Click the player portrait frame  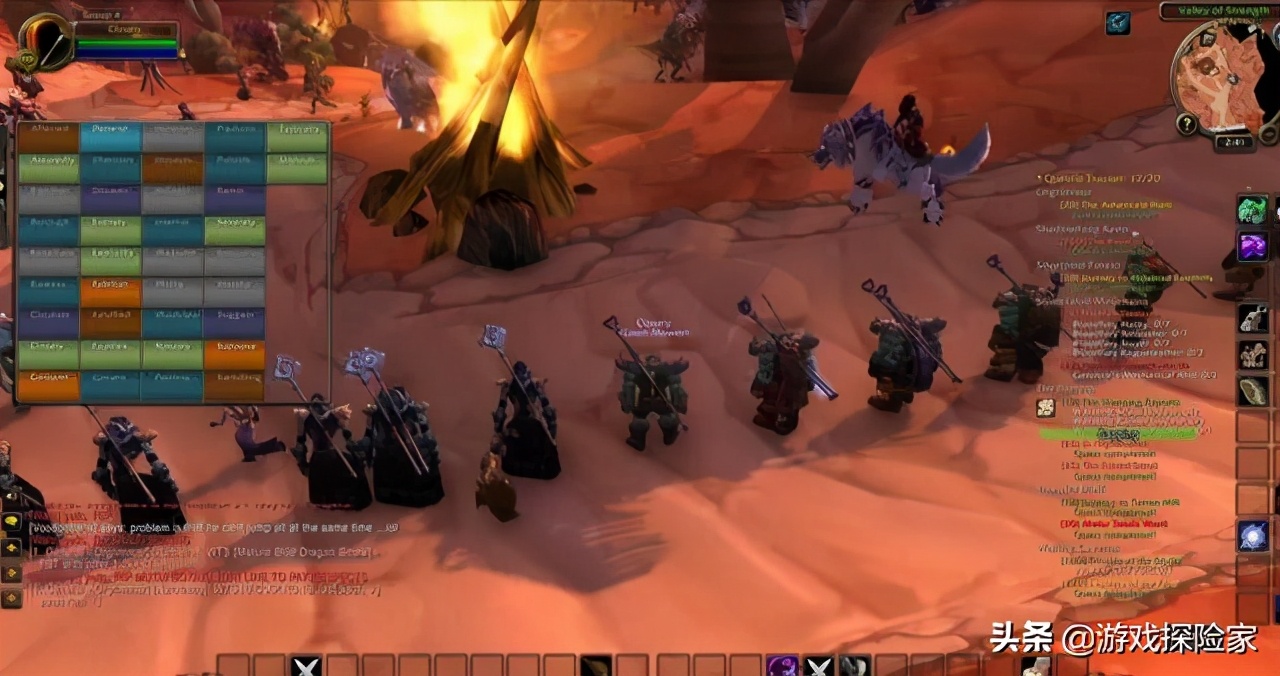coord(45,41)
